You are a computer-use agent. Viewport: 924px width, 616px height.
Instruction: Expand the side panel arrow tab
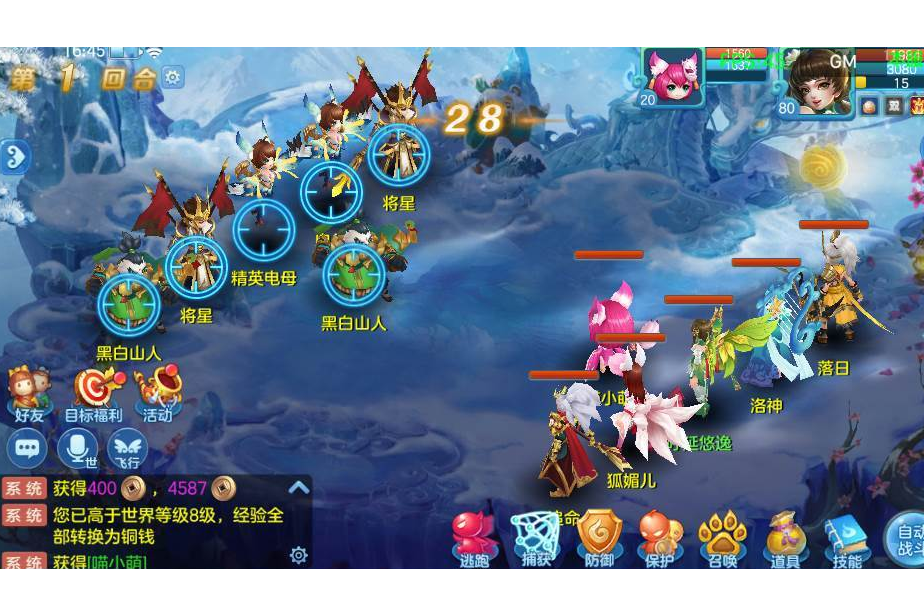pyautogui.click(x=13, y=157)
